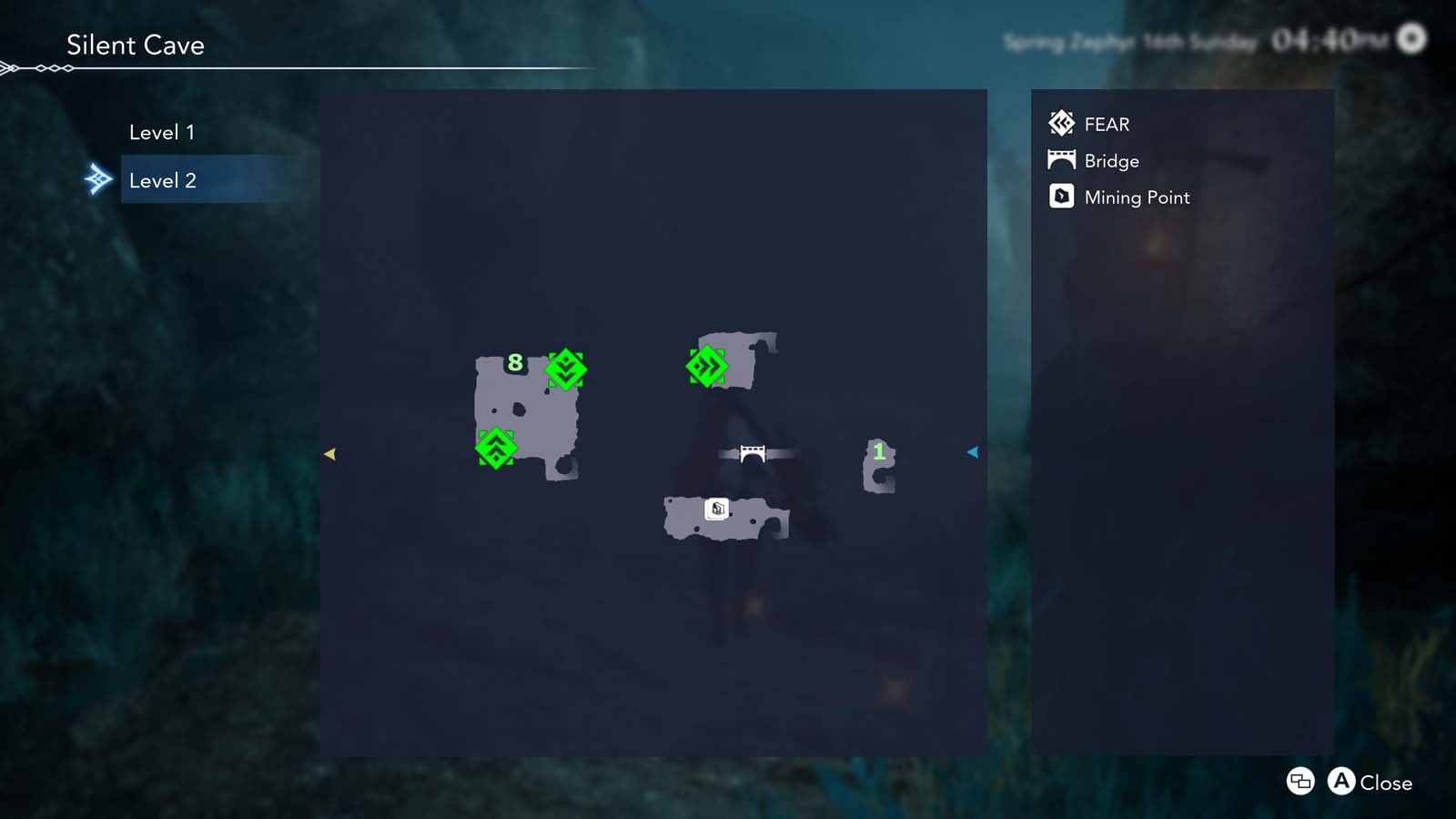Click the blue arrow cursor beside Level 2

[99, 179]
